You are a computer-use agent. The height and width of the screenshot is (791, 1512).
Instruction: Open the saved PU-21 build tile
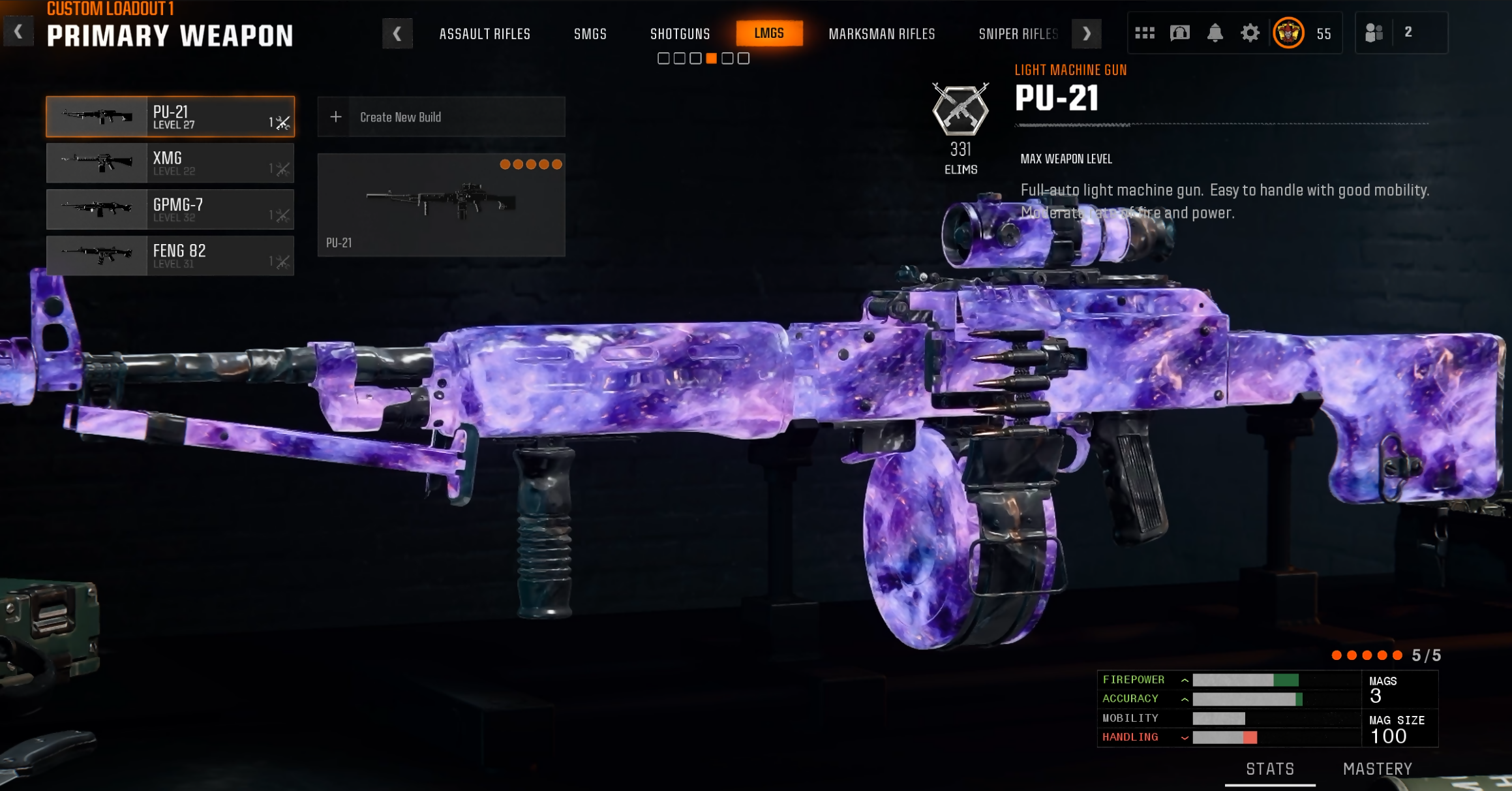coord(441,205)
